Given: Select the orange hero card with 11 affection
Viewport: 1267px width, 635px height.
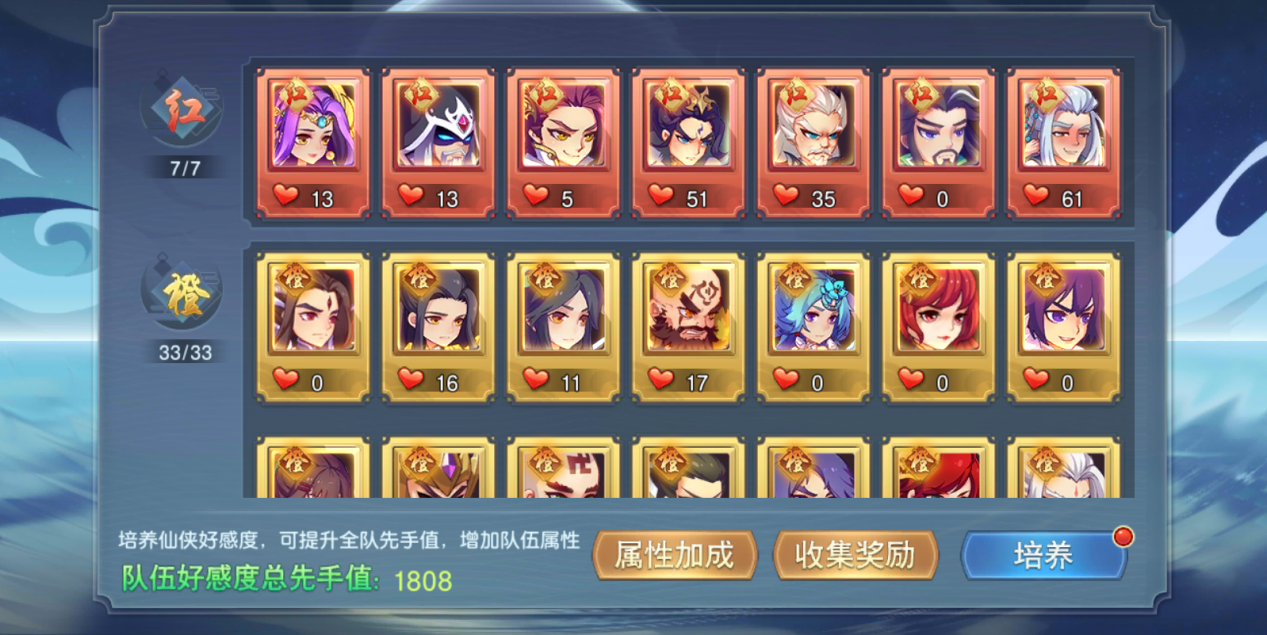Looking at the screenshot, I should (x=563, y=326).
